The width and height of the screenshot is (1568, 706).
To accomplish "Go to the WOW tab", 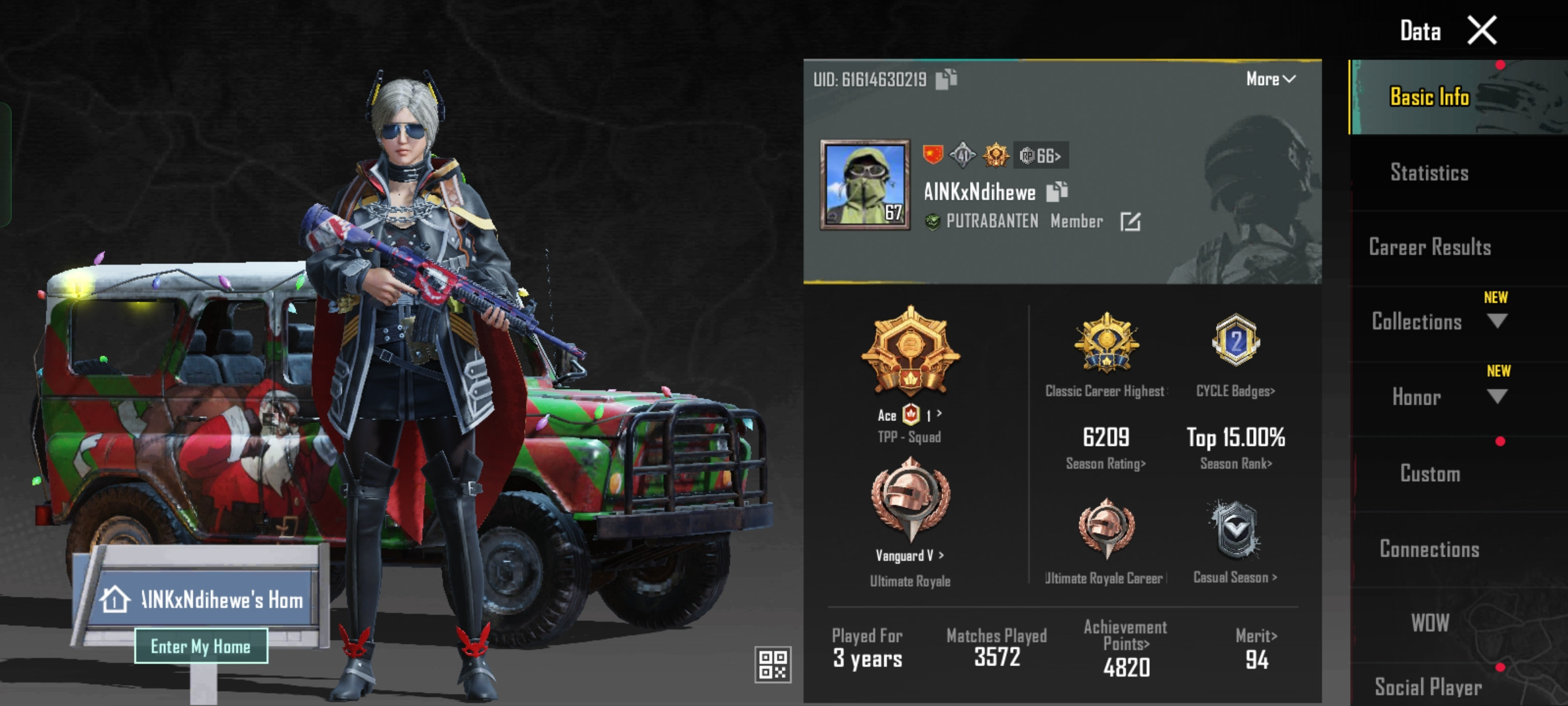I will point(1429,623).
